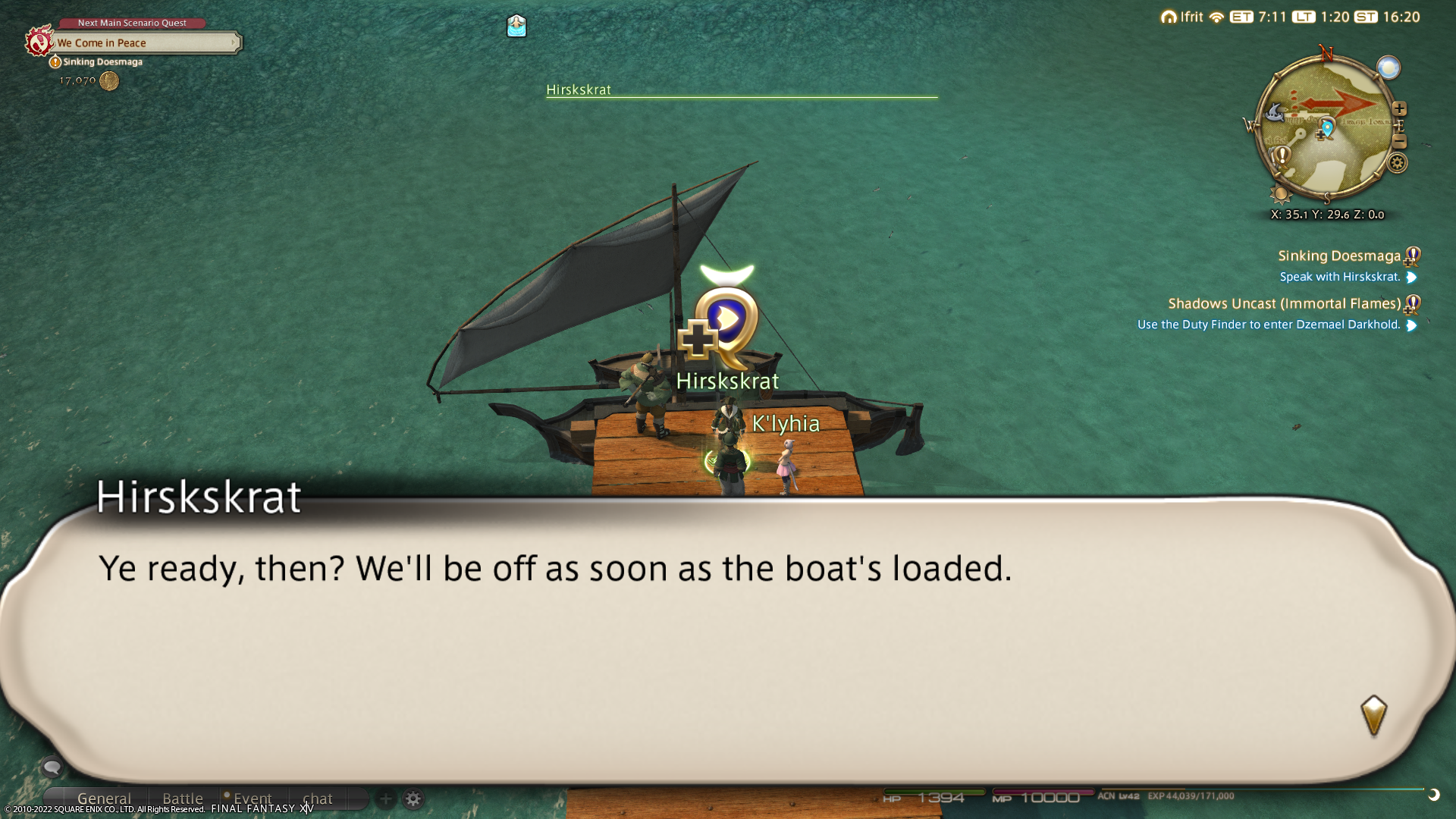Switch to the chat log tab
The image size is (1456, 819).
318,799
